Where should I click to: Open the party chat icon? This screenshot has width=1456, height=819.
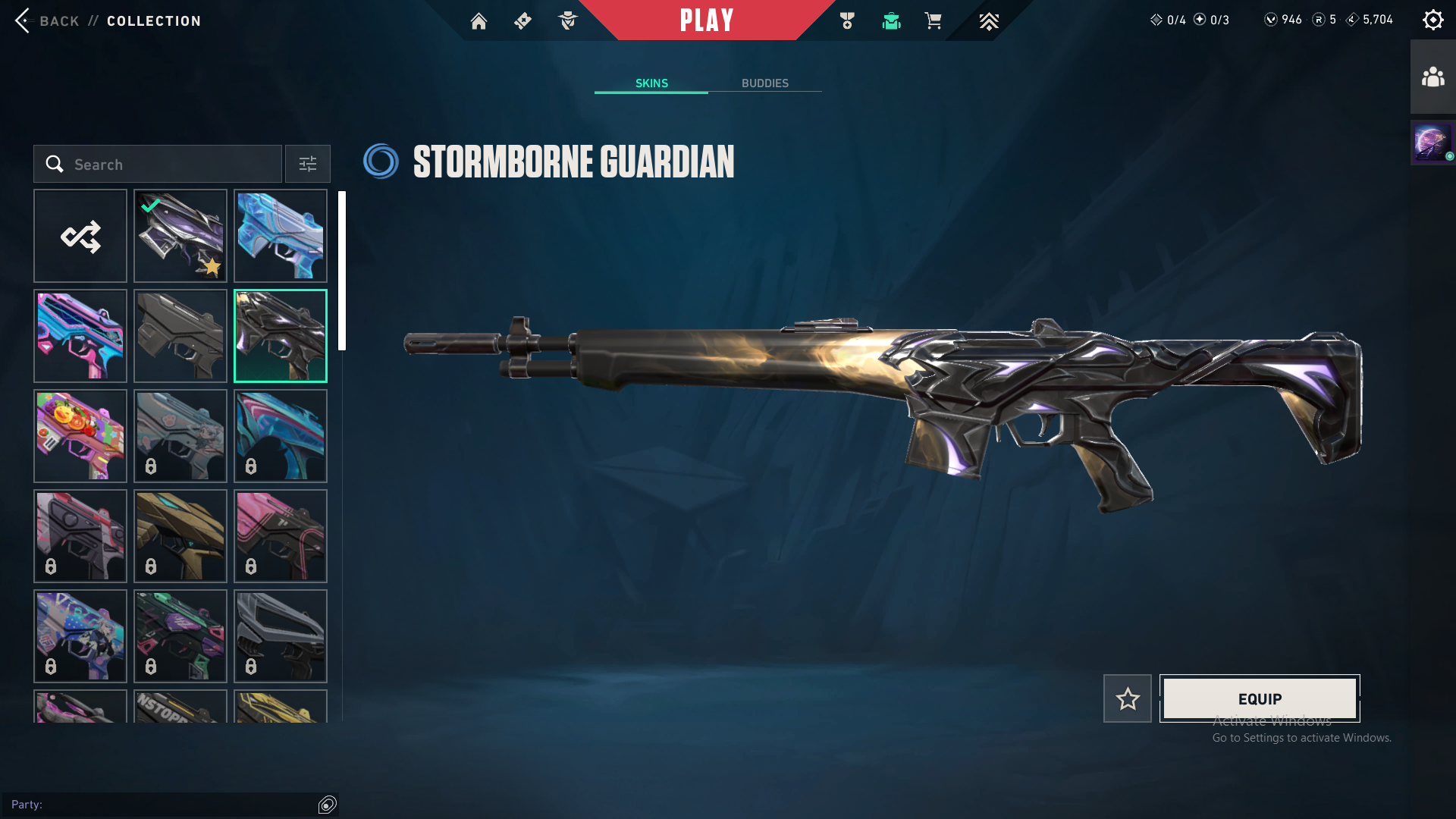pos(328,805)
